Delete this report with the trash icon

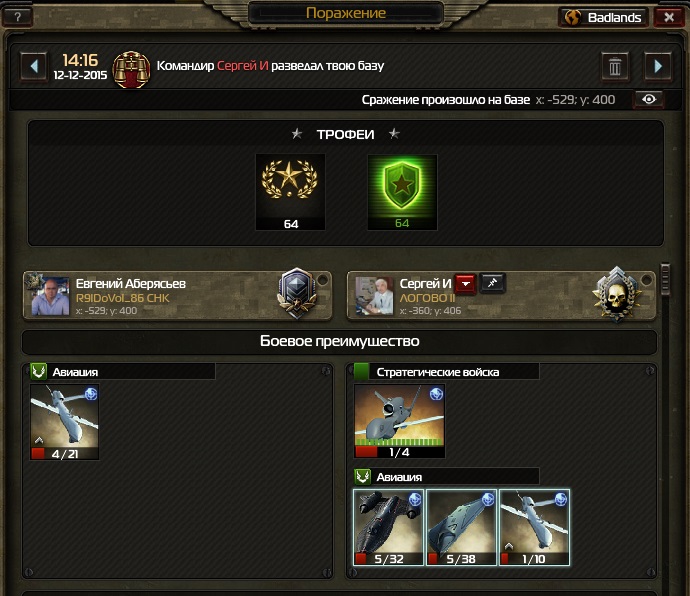615,66
